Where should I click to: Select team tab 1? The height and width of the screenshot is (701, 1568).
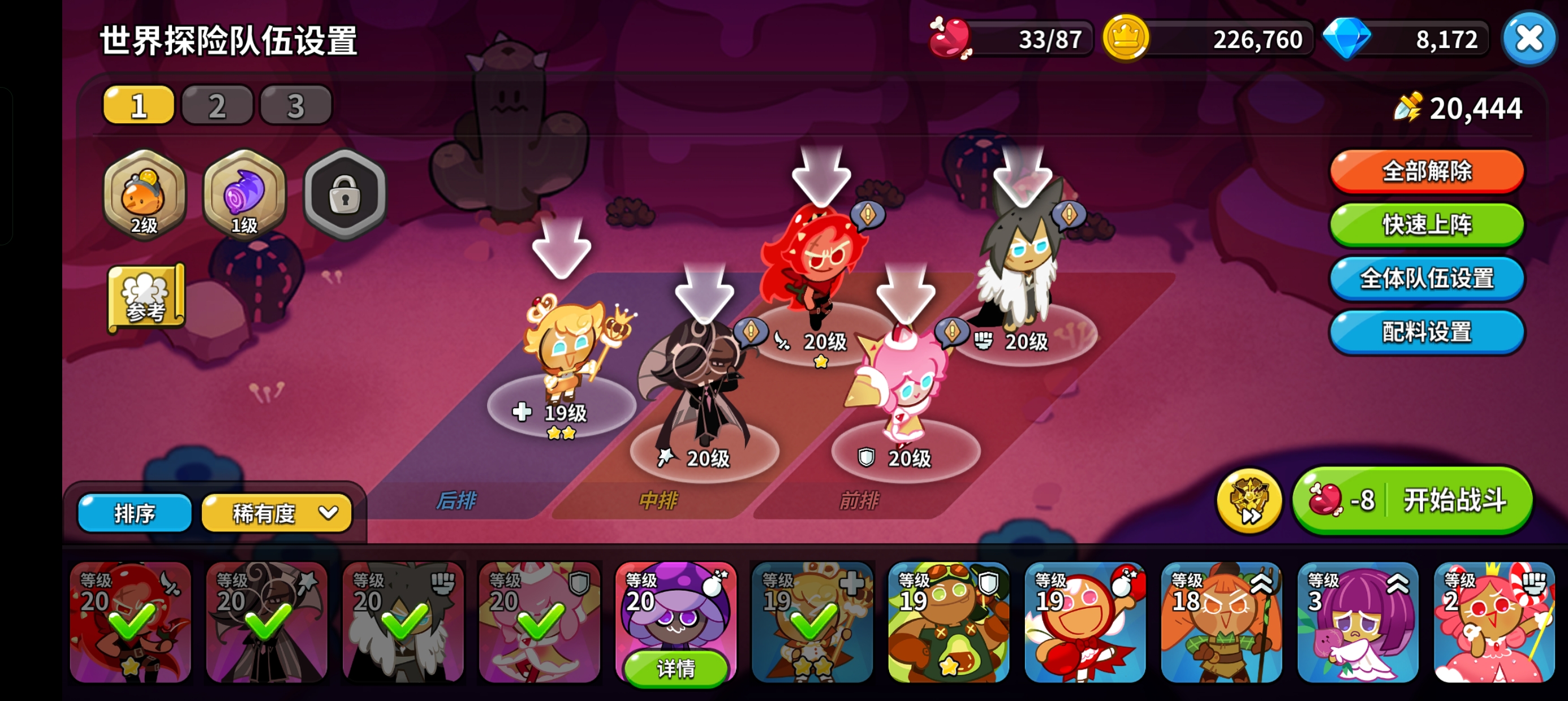(x=139, y=105)
